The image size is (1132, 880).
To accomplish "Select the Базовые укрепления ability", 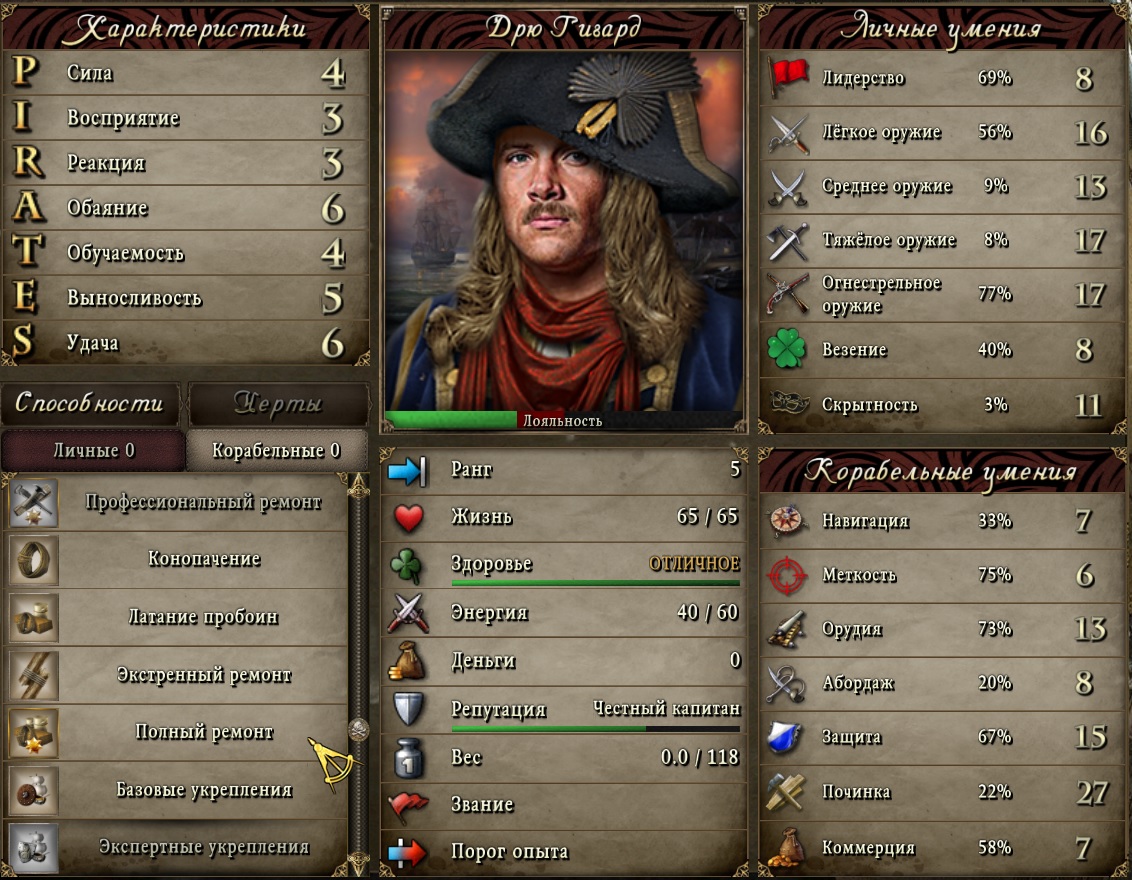I will pos(202,790).
